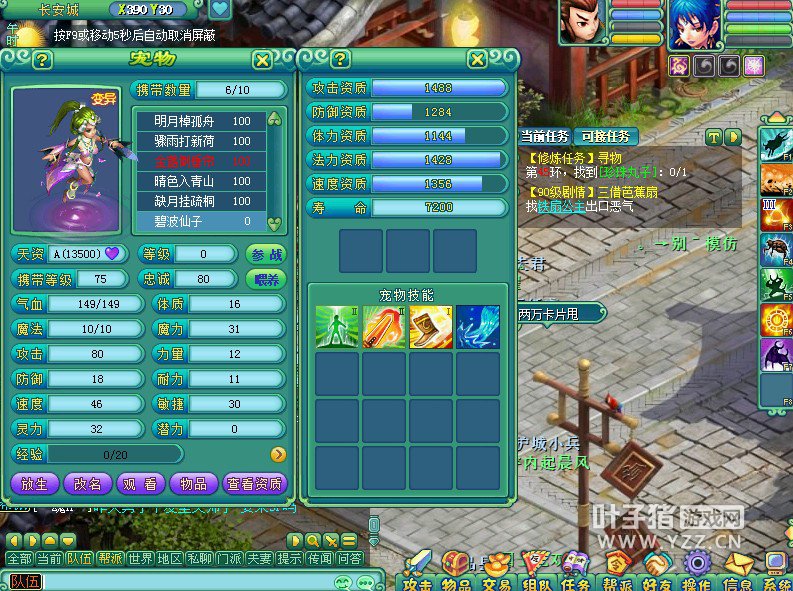Close the 宠物 pet window
Image resolution: width=793 pixels, height=591 pixels.
(262, 60)
